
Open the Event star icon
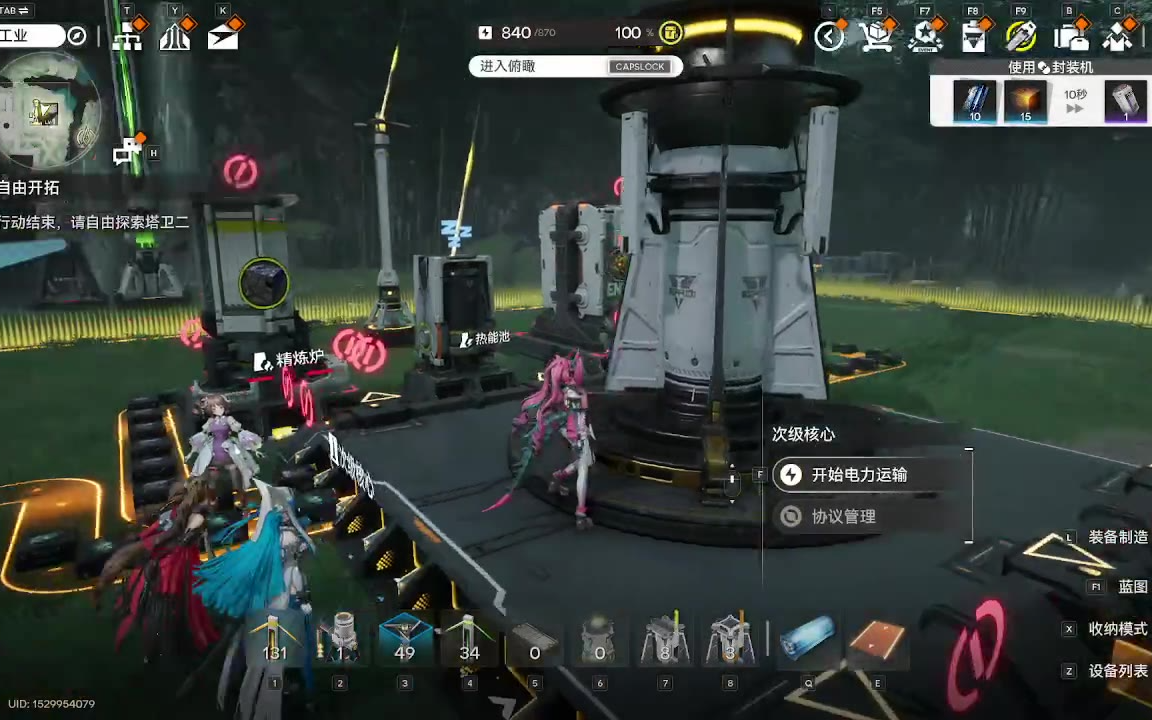pos(925,38)
